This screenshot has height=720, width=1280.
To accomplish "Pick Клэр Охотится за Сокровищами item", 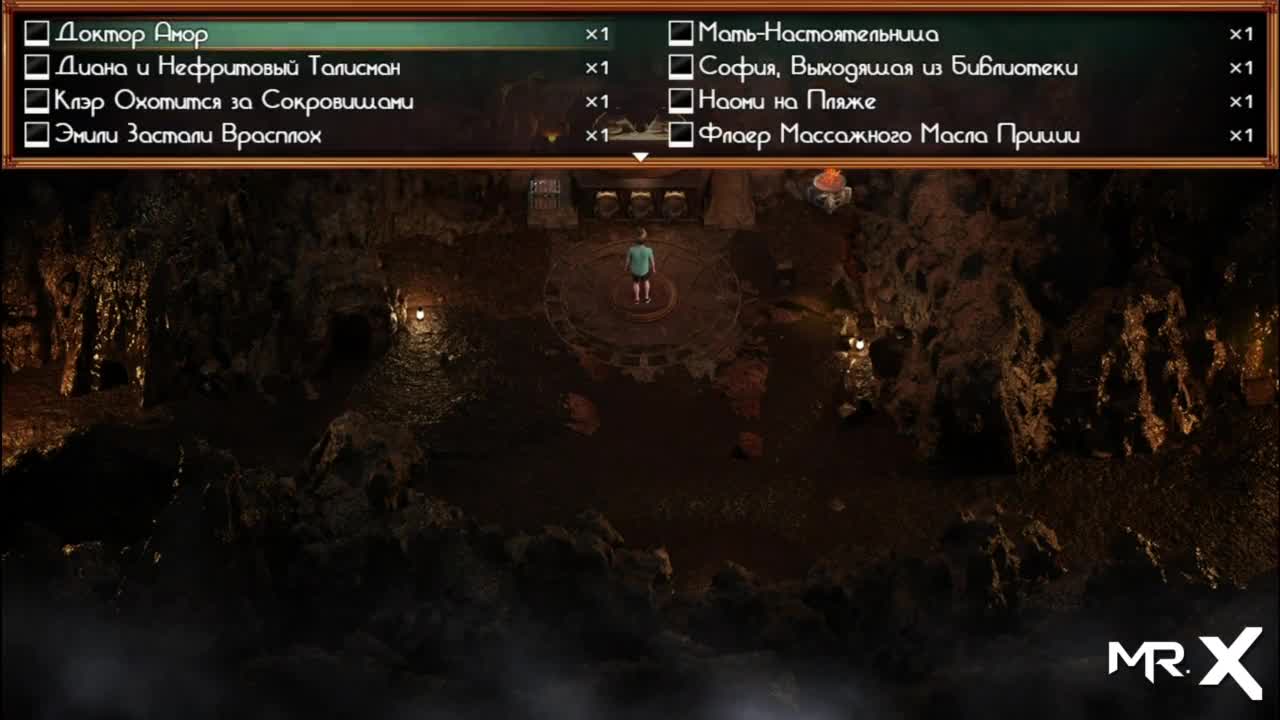I will [x=234, y=102].
